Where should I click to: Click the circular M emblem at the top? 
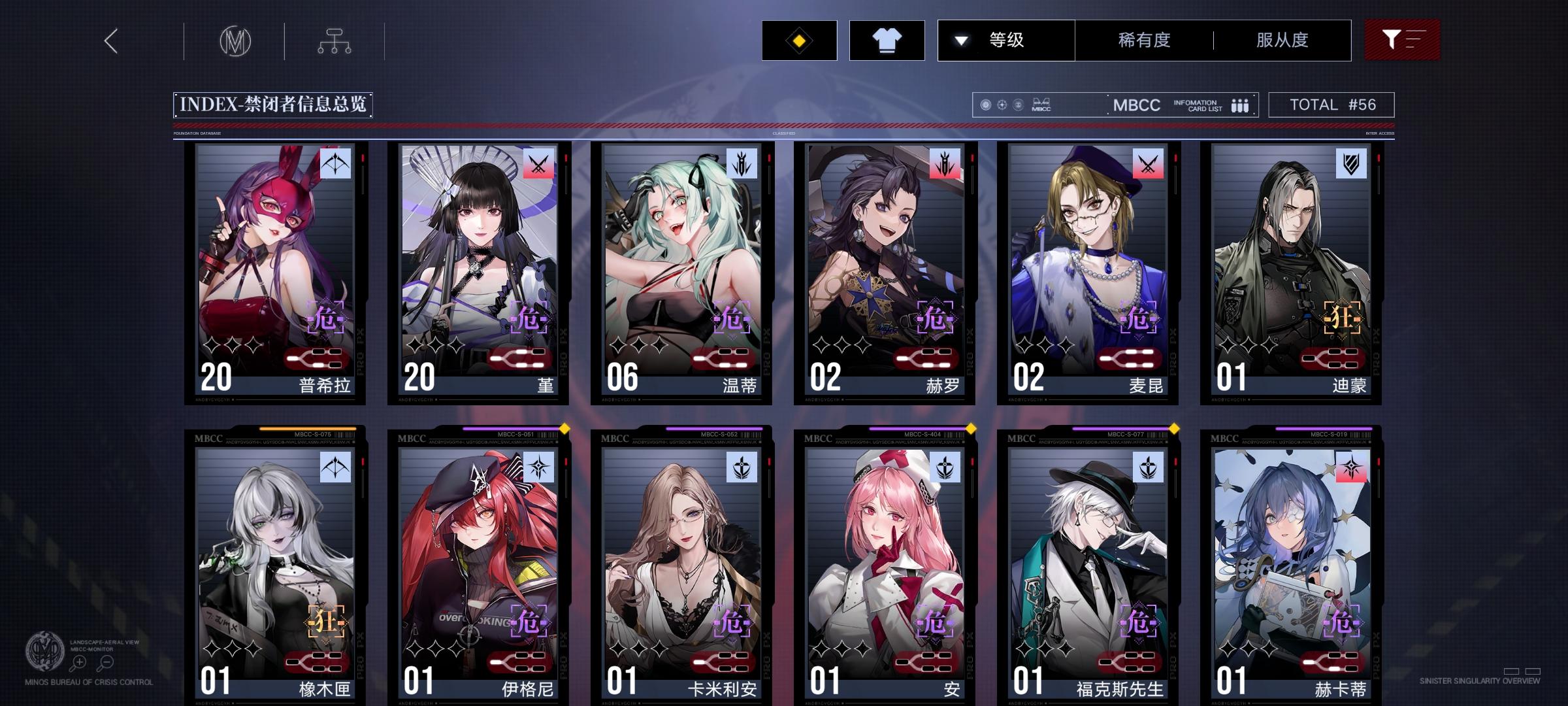point(237,42)
